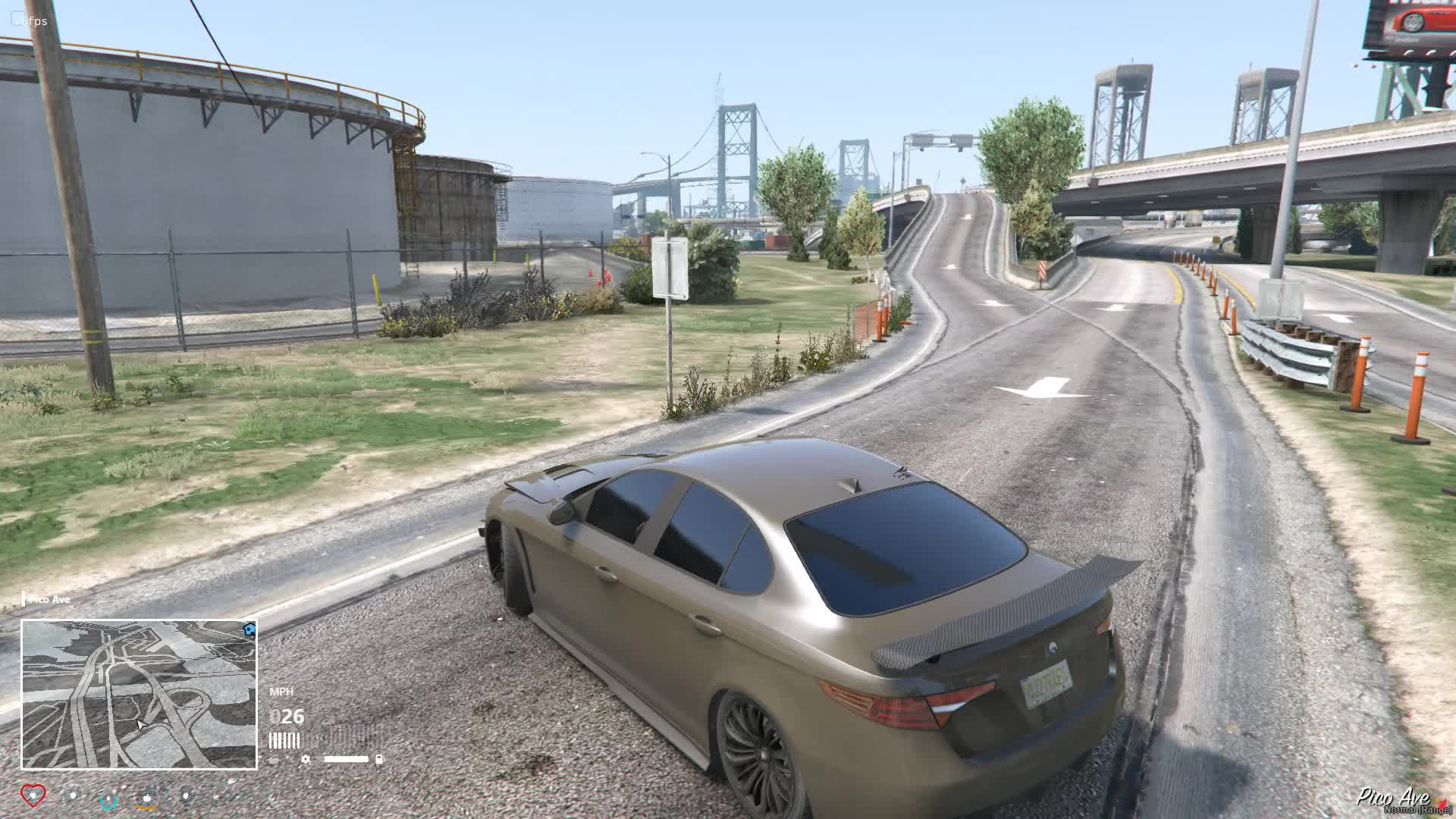The width and height of the screenshot is (1456, 819).
Task: Click the minimap in the corner
Action: [x=139, y=694]
